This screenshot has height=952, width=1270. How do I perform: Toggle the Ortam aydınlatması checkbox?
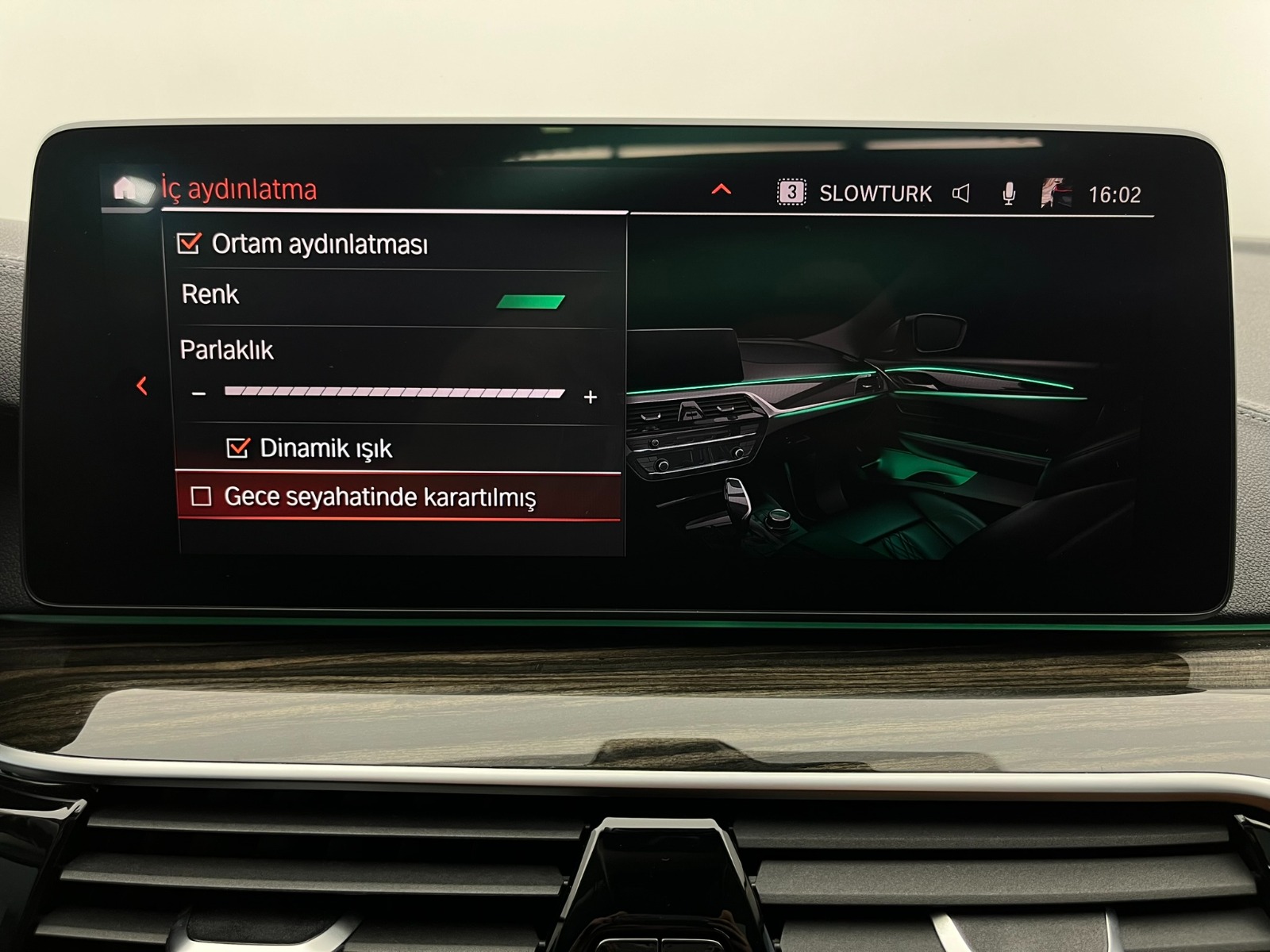coord(189,243)
